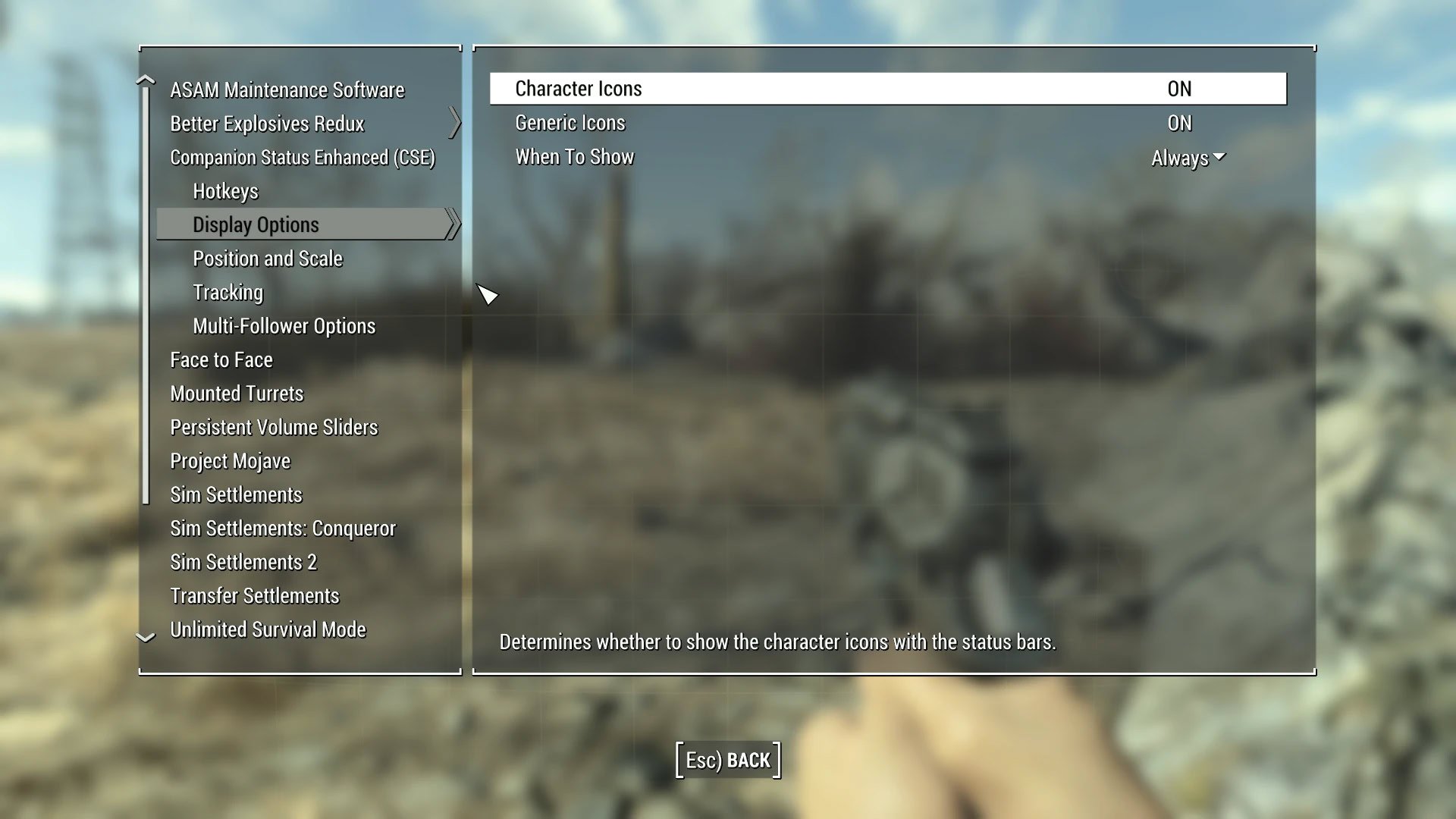
Task: Open Mounted Turrets configuration
Action: click(237, 394)
